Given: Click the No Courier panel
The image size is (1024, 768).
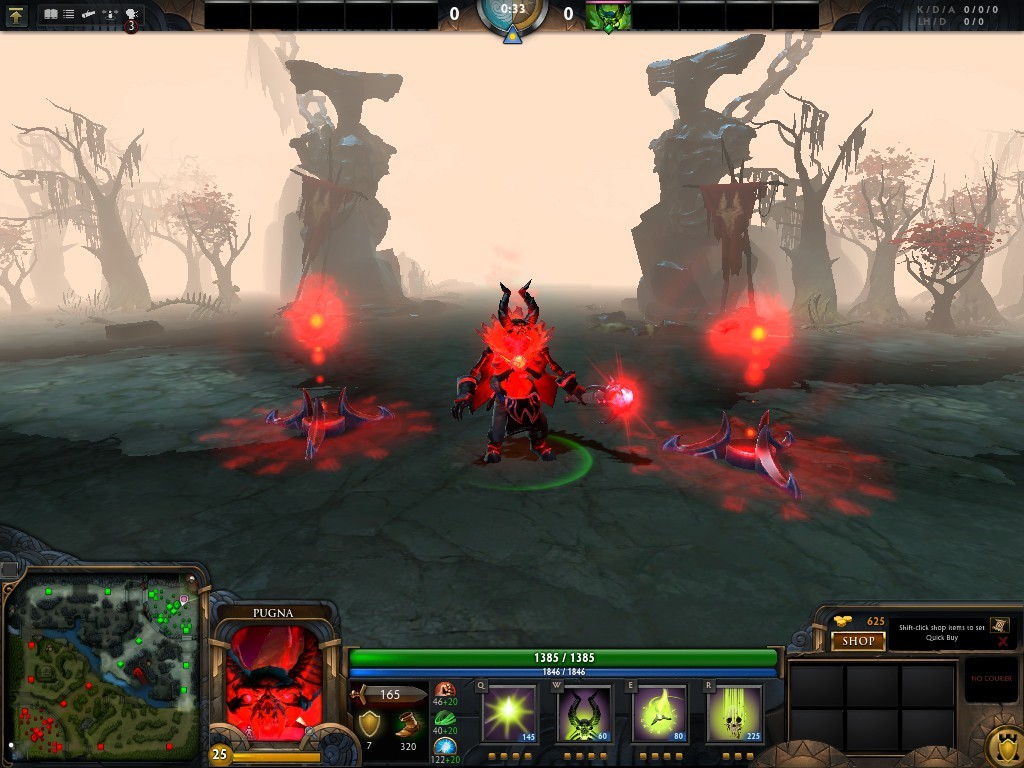Looking at the screenshot, I should coord(991,680).
